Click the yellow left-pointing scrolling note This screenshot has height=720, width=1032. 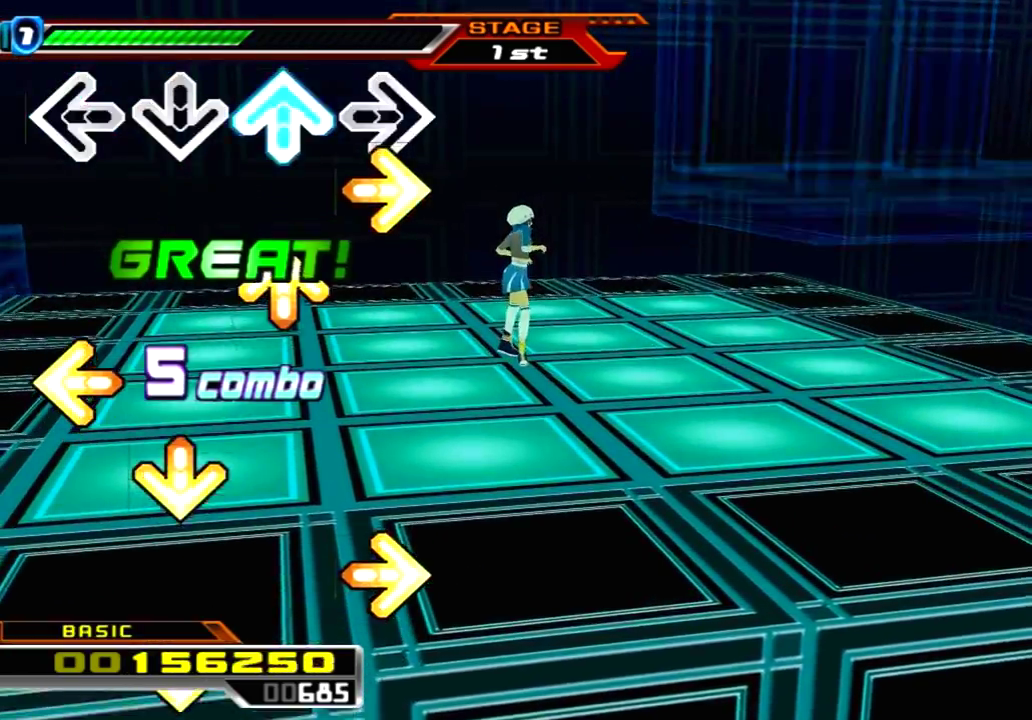76,382
